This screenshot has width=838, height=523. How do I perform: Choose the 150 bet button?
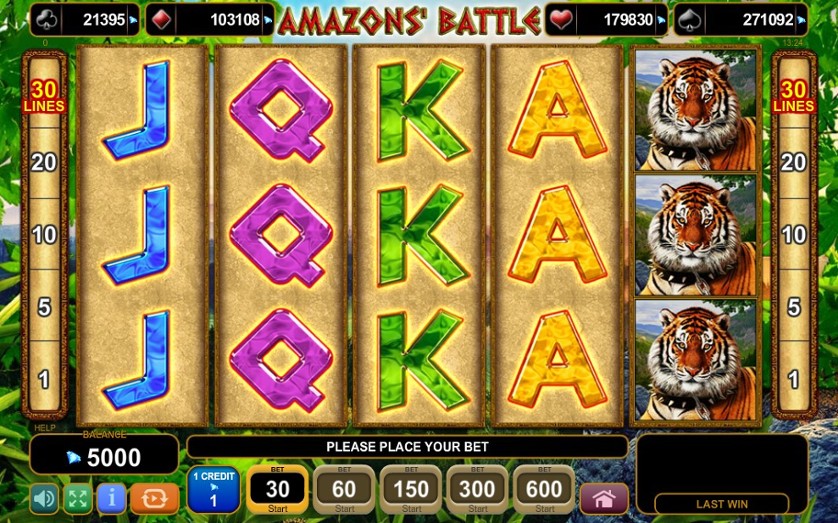pyautogui.click(x=411, y=489)
